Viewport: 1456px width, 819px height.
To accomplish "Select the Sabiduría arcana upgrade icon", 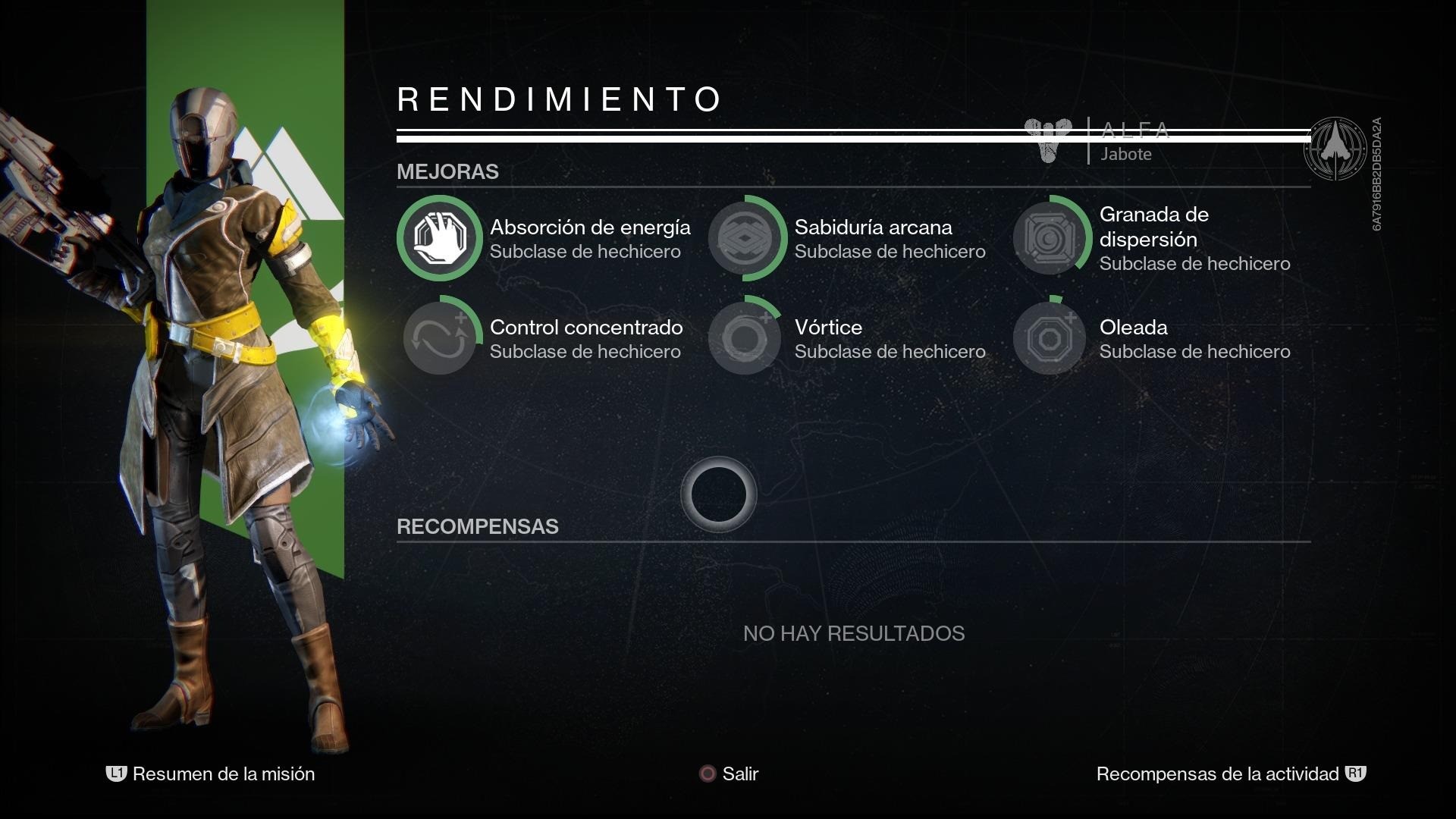I will coord(745,237).
